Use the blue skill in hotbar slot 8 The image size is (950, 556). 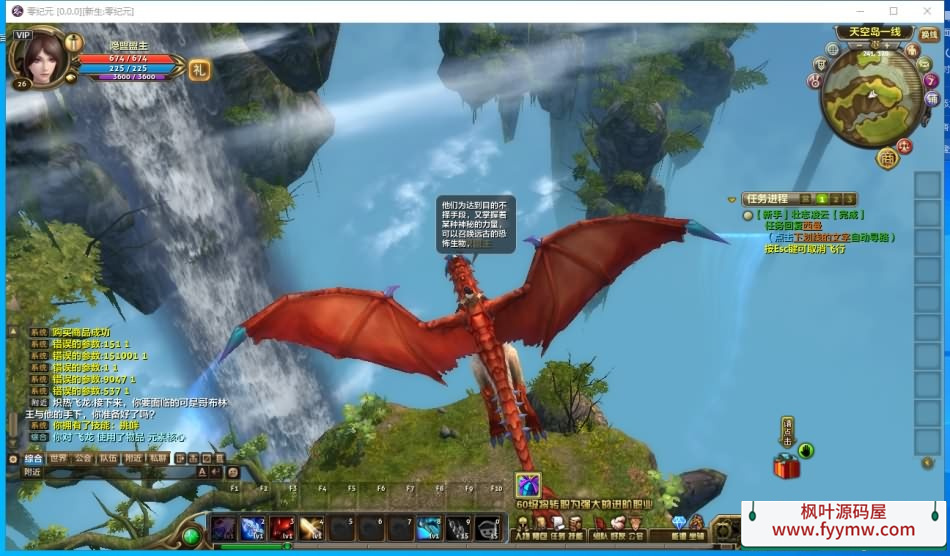(x=429, y=528)
